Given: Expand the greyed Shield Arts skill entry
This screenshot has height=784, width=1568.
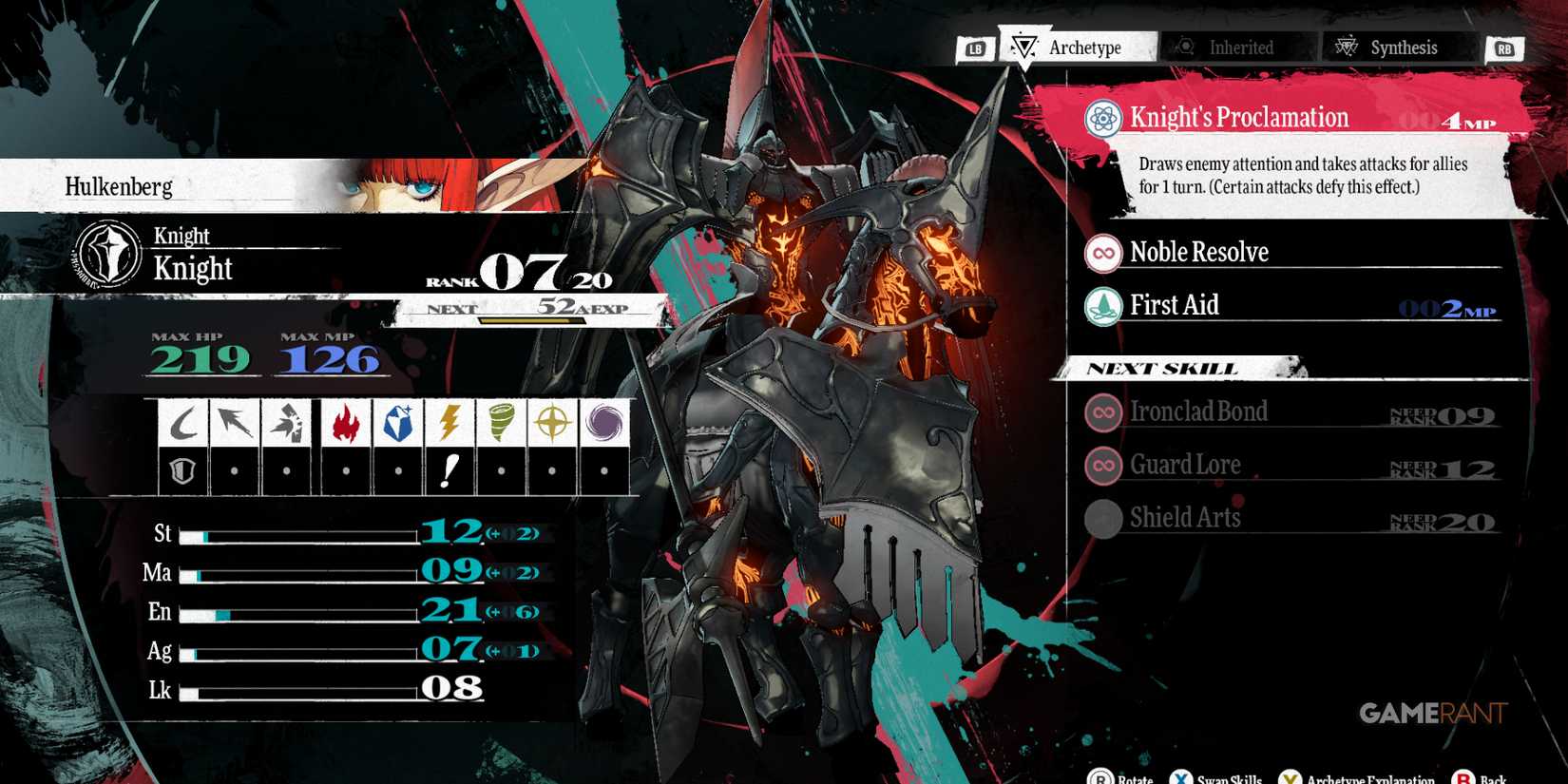Looking at the screenshot, I should click(1186, 518).
